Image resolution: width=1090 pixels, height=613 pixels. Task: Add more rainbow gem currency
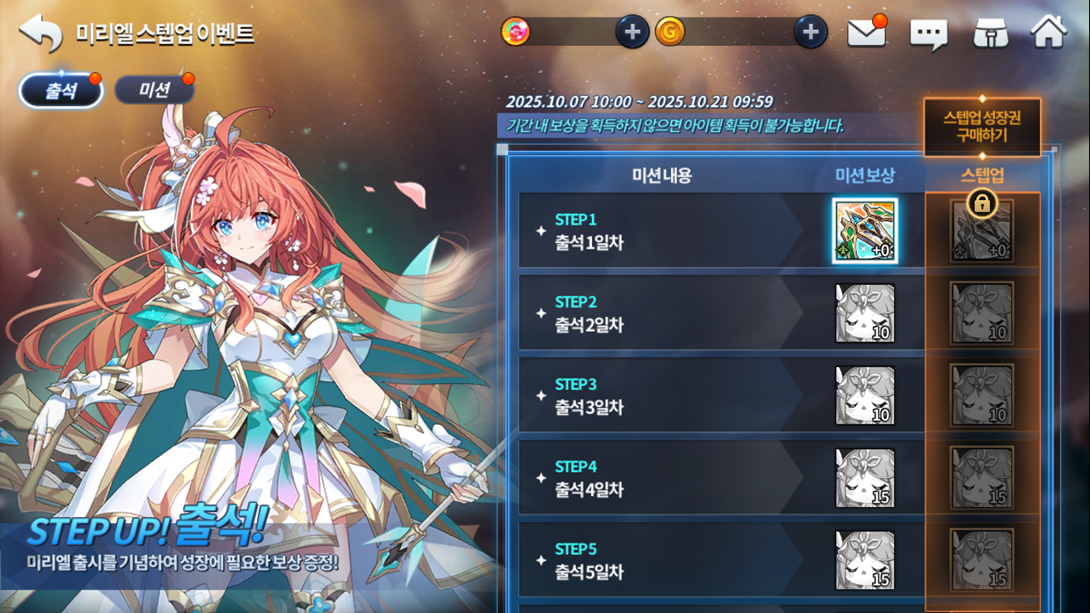[x=631, y=33]
